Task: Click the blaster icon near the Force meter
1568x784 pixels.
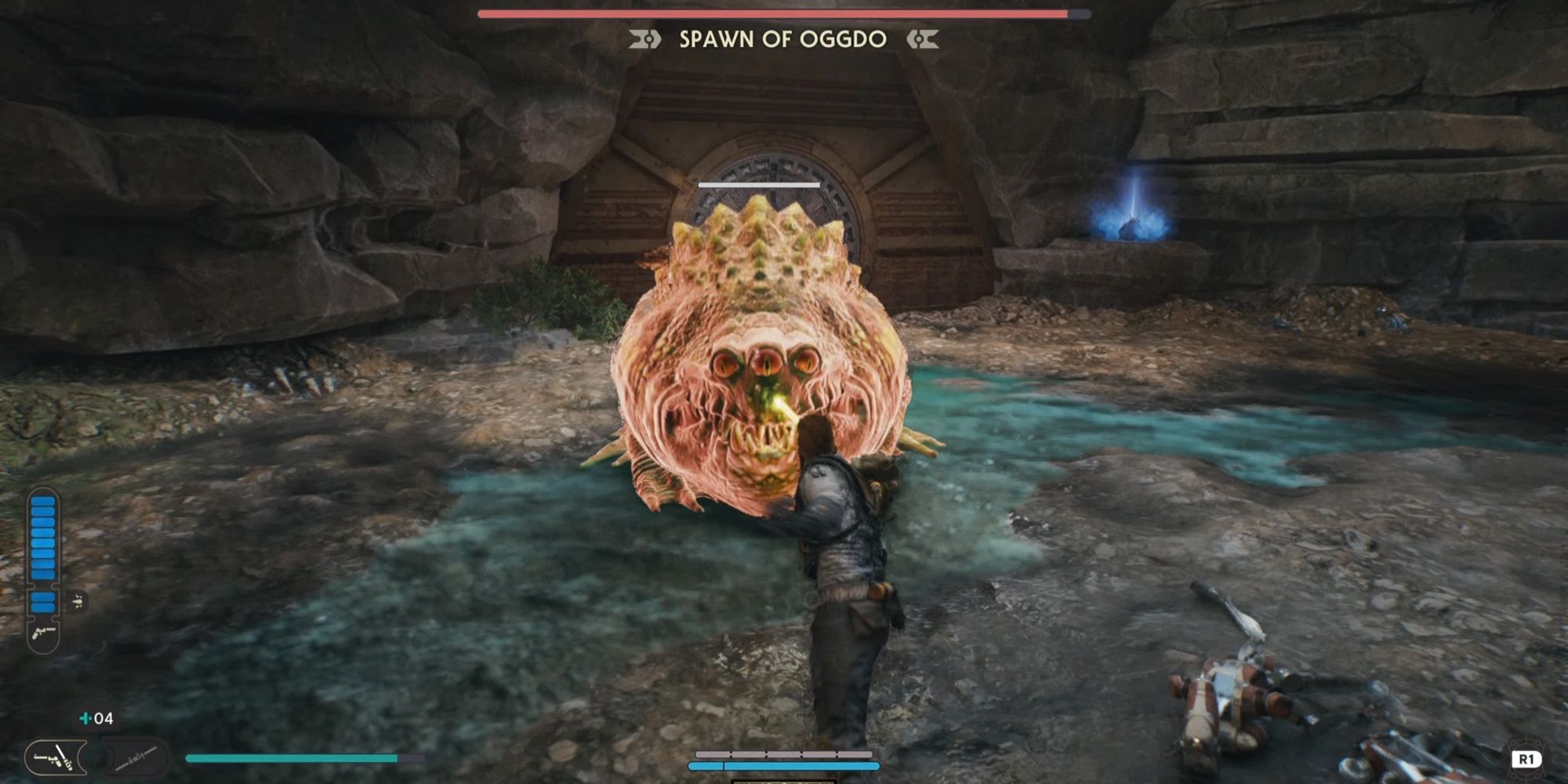Action: point(43,633)
